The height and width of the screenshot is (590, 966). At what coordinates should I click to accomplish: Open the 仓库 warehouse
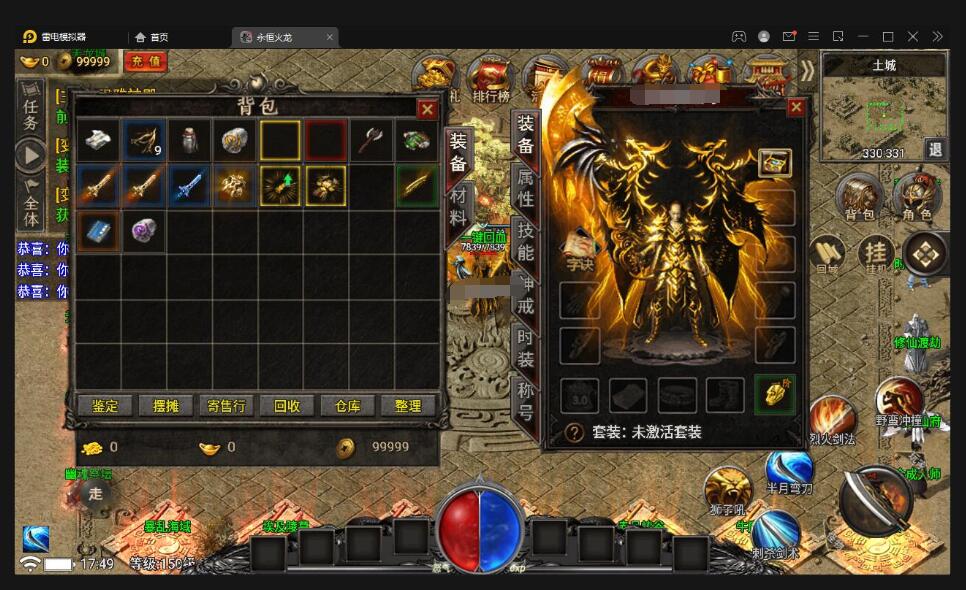pyautogui.click(x=347, y=406)
